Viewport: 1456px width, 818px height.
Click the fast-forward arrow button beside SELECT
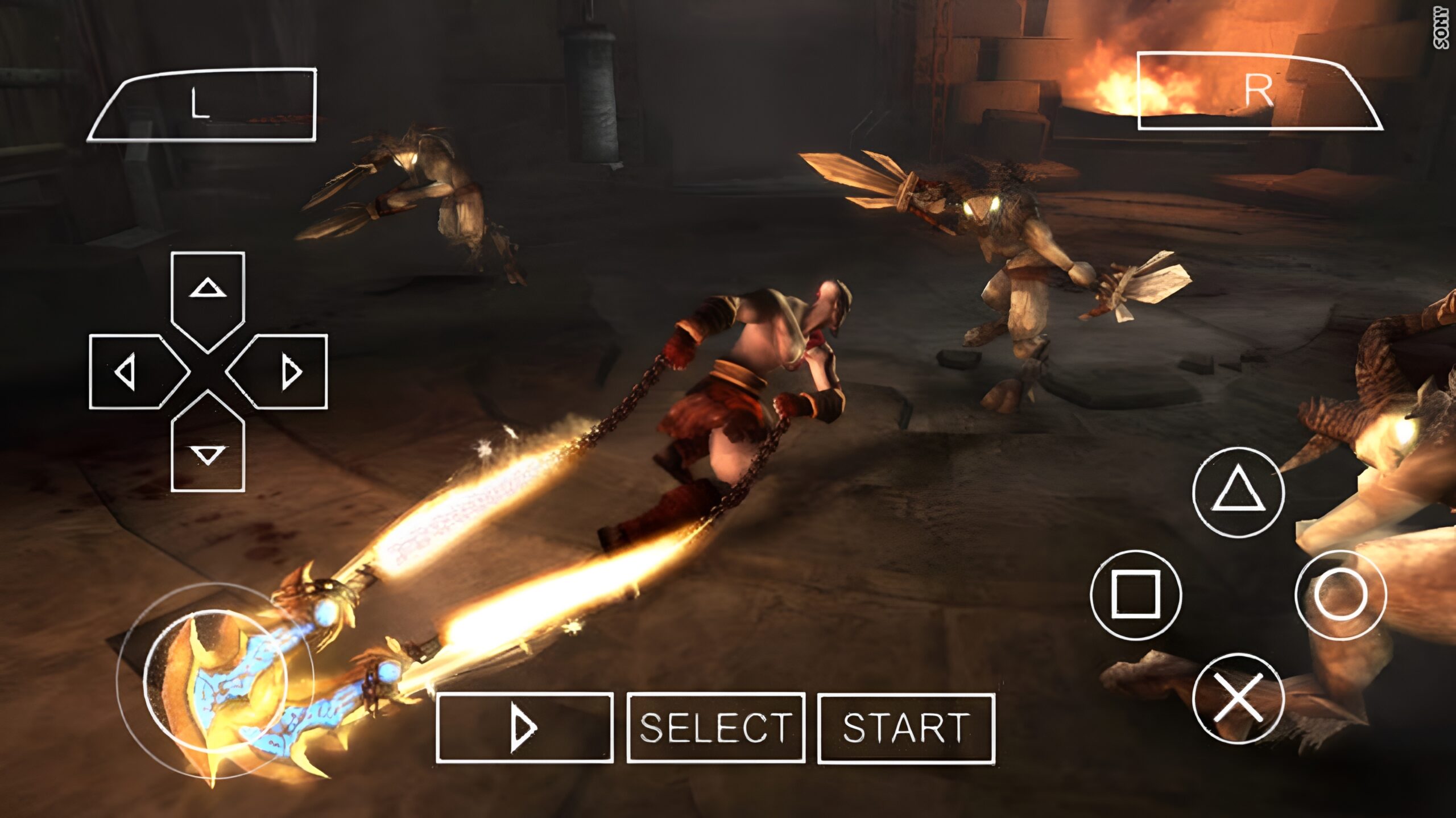(x=524, y=728)
